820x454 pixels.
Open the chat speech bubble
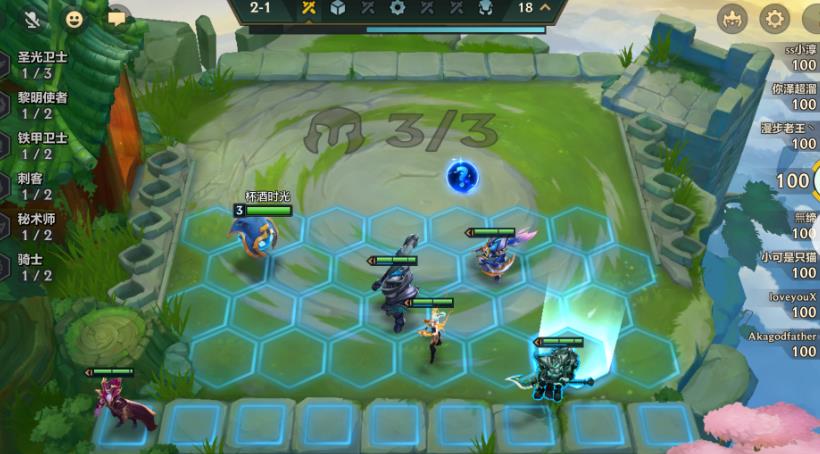click(x=117, y=18)
